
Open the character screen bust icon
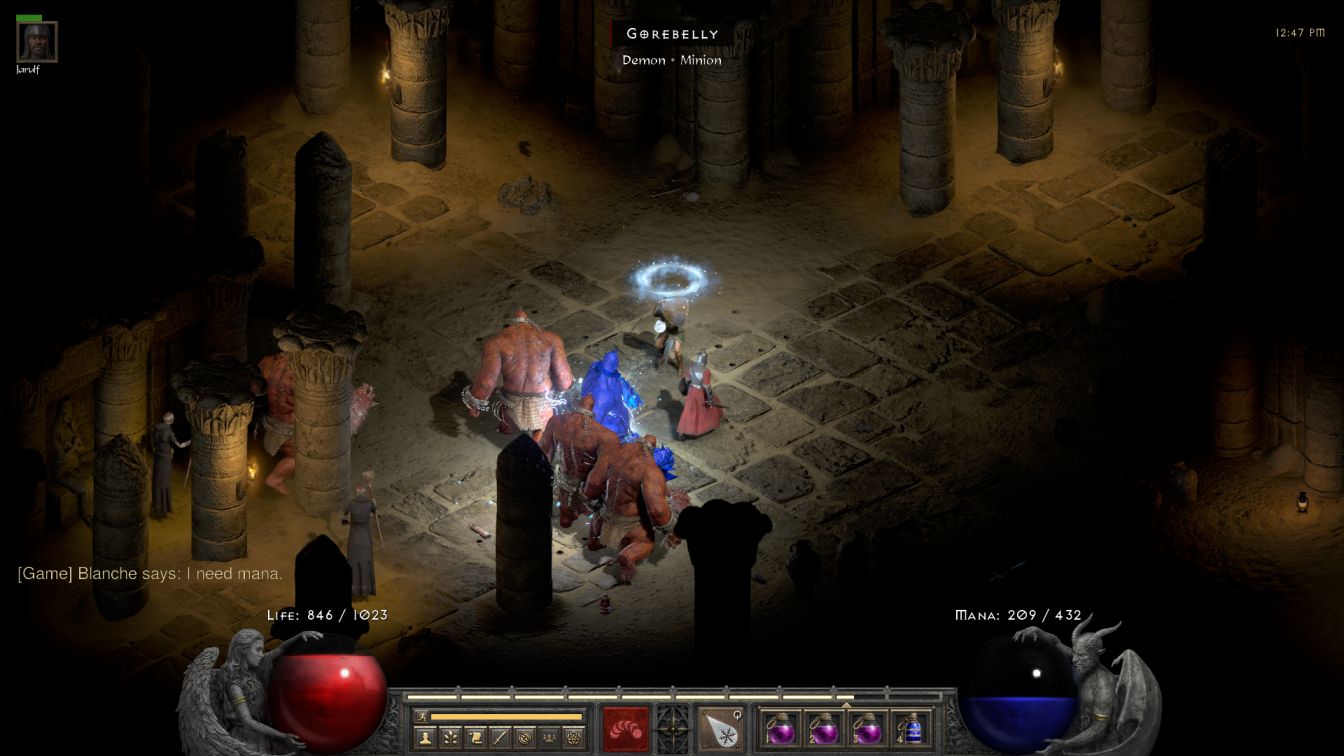tap(425, 738)
